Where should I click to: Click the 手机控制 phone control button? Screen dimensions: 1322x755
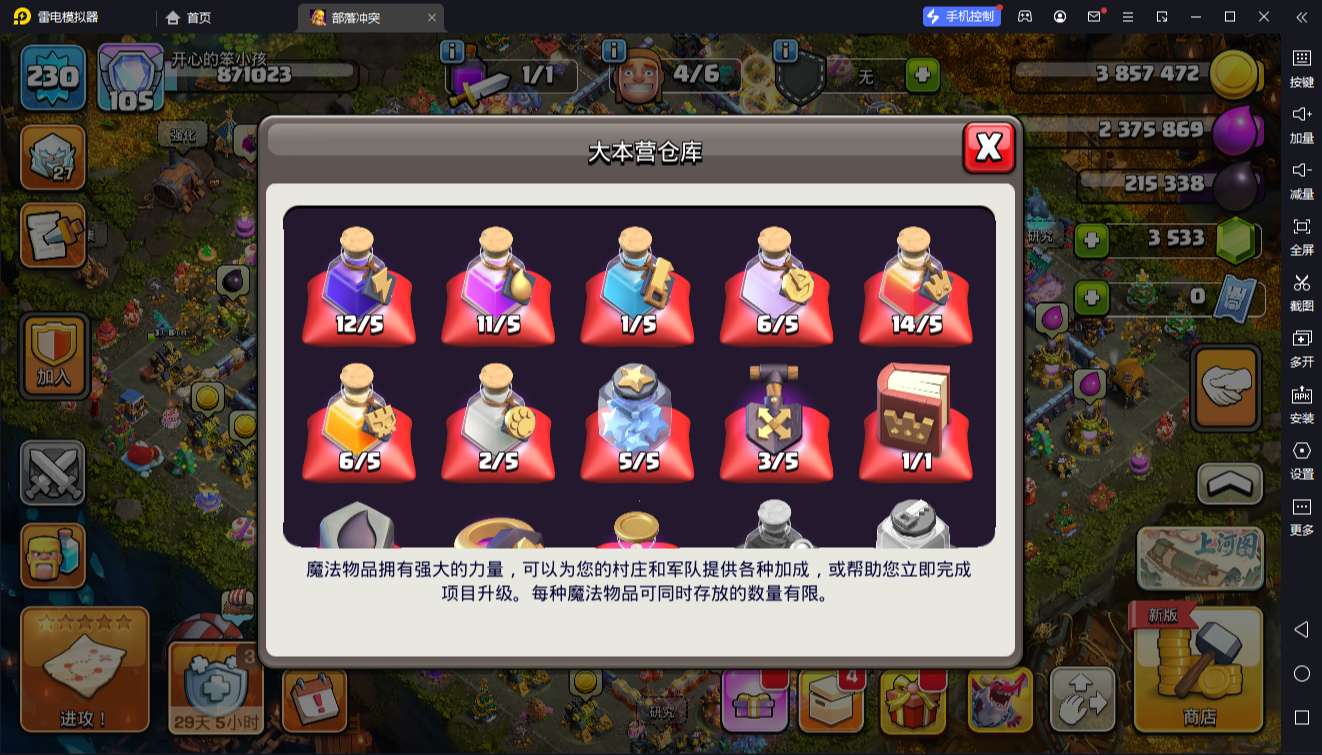(960, 17)
